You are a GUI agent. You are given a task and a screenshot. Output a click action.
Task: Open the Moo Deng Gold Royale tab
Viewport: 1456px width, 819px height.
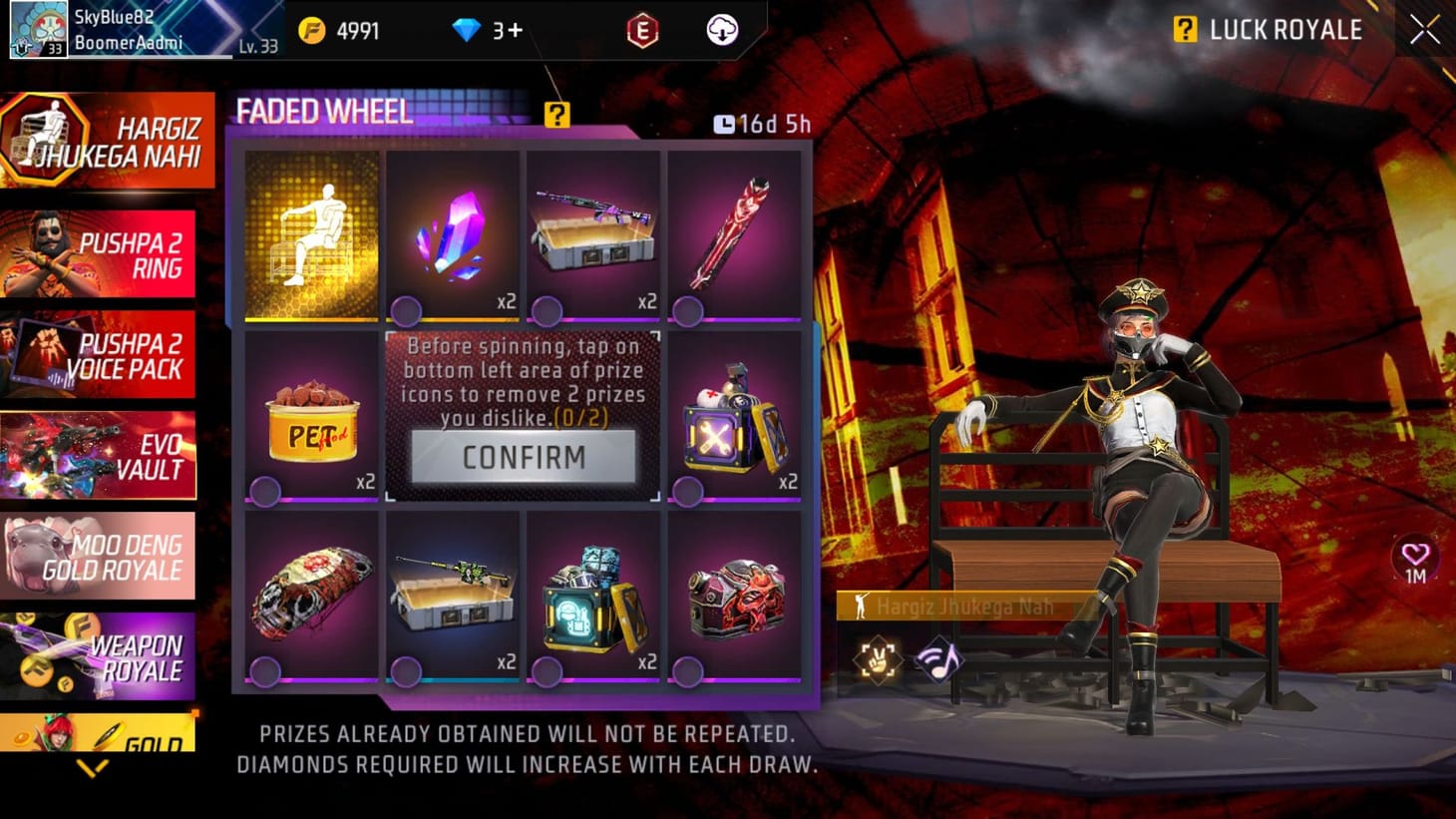pos(100,556)
